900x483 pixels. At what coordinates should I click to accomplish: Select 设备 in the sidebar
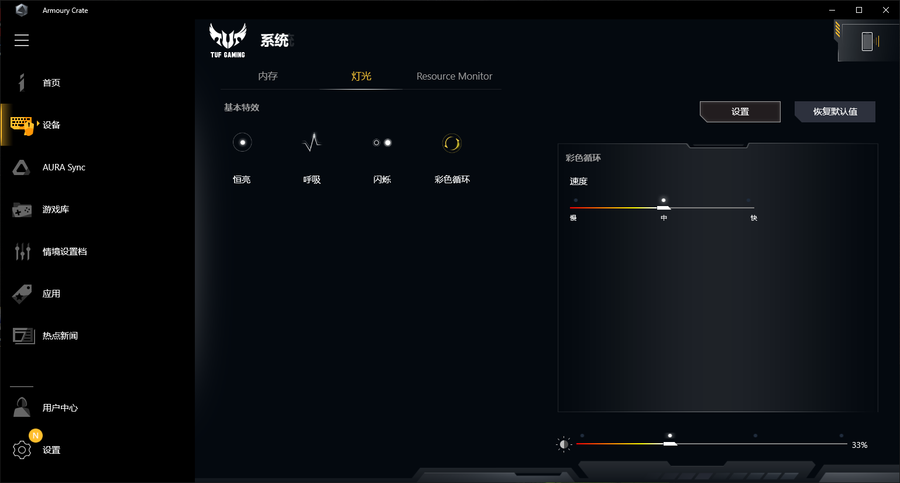[50, 125]
